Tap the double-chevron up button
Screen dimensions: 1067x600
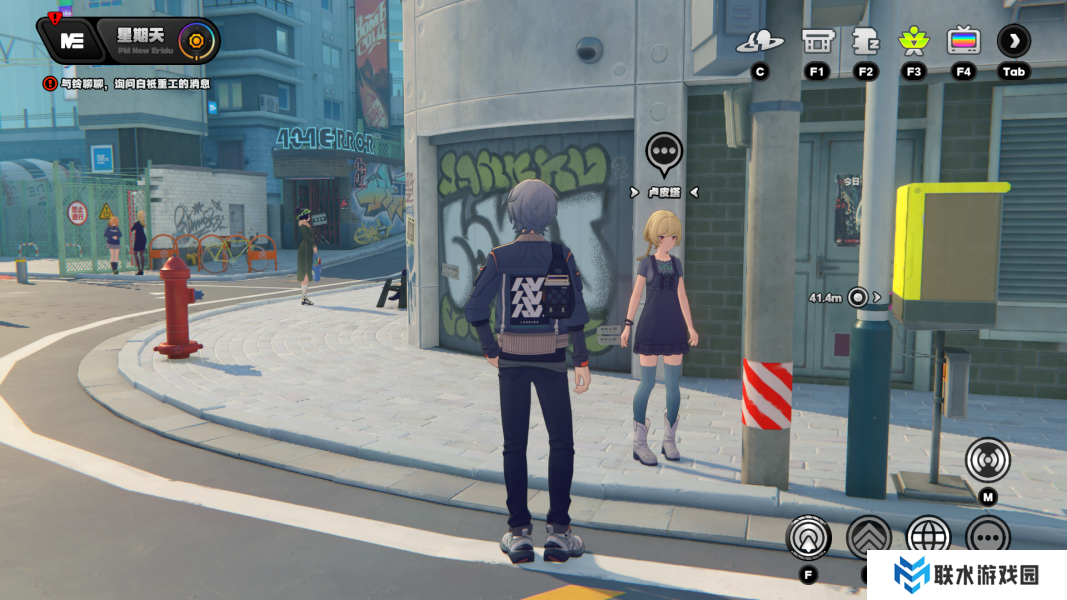point(868,537)
